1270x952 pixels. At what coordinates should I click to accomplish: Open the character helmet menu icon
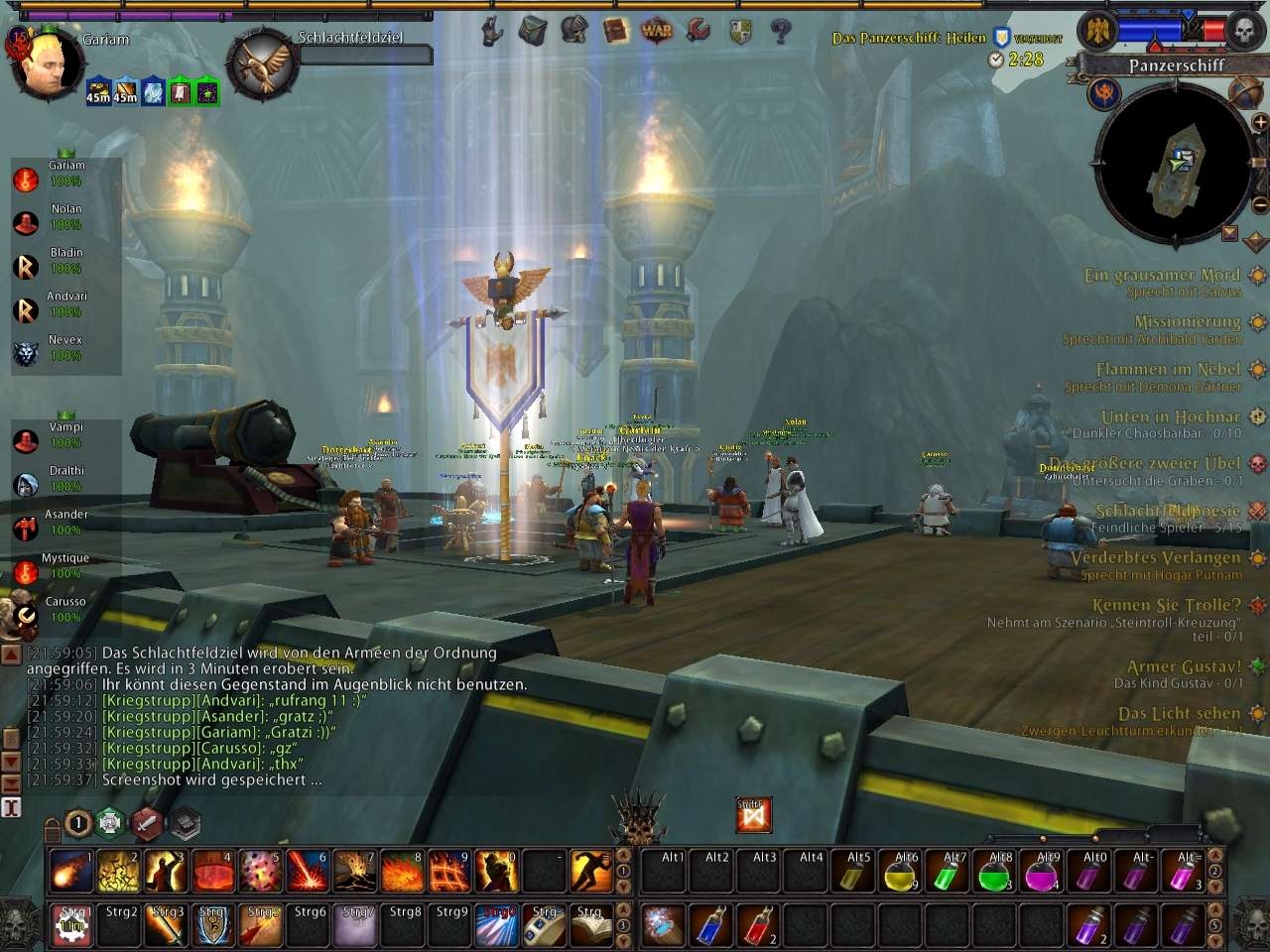point(573,31)
